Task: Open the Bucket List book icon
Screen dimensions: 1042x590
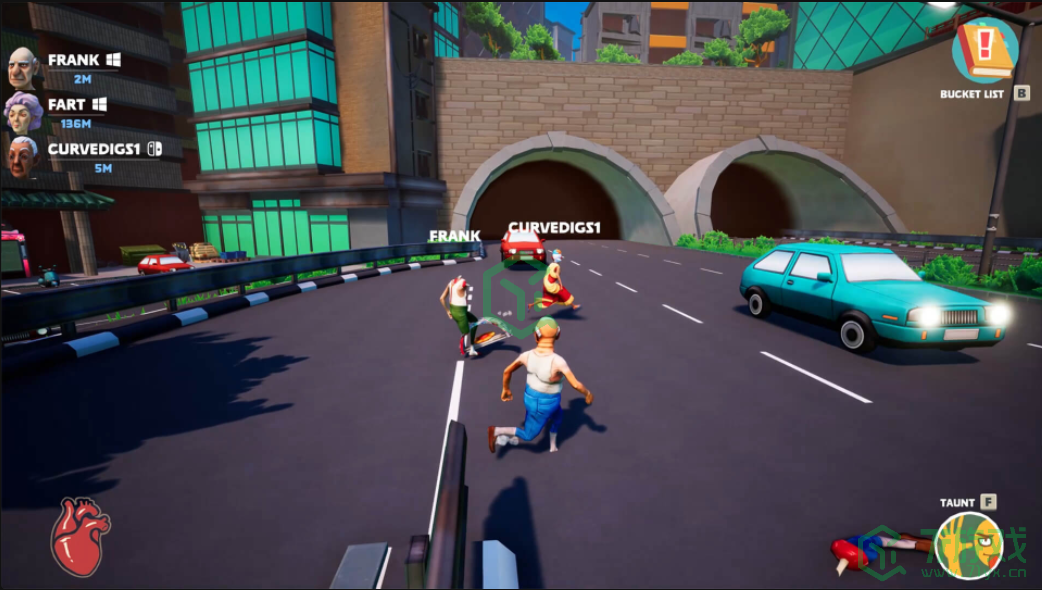Action: 984,50
